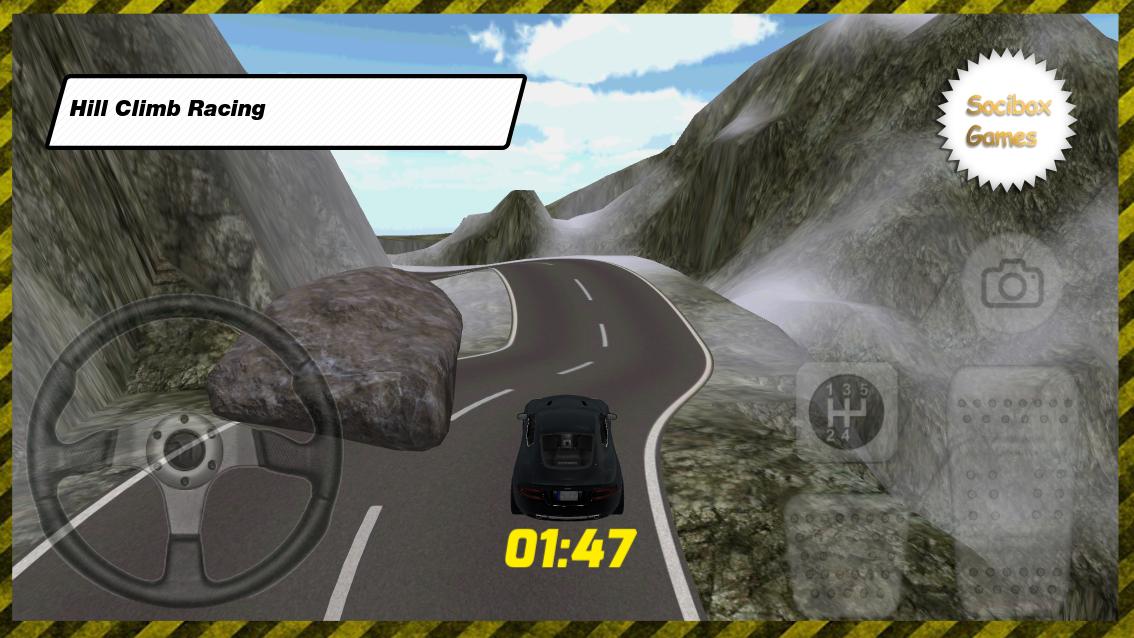This screenshot has width=1134, height=638.
Task: Hit the short brake pedal
Action: coord(846,553)
